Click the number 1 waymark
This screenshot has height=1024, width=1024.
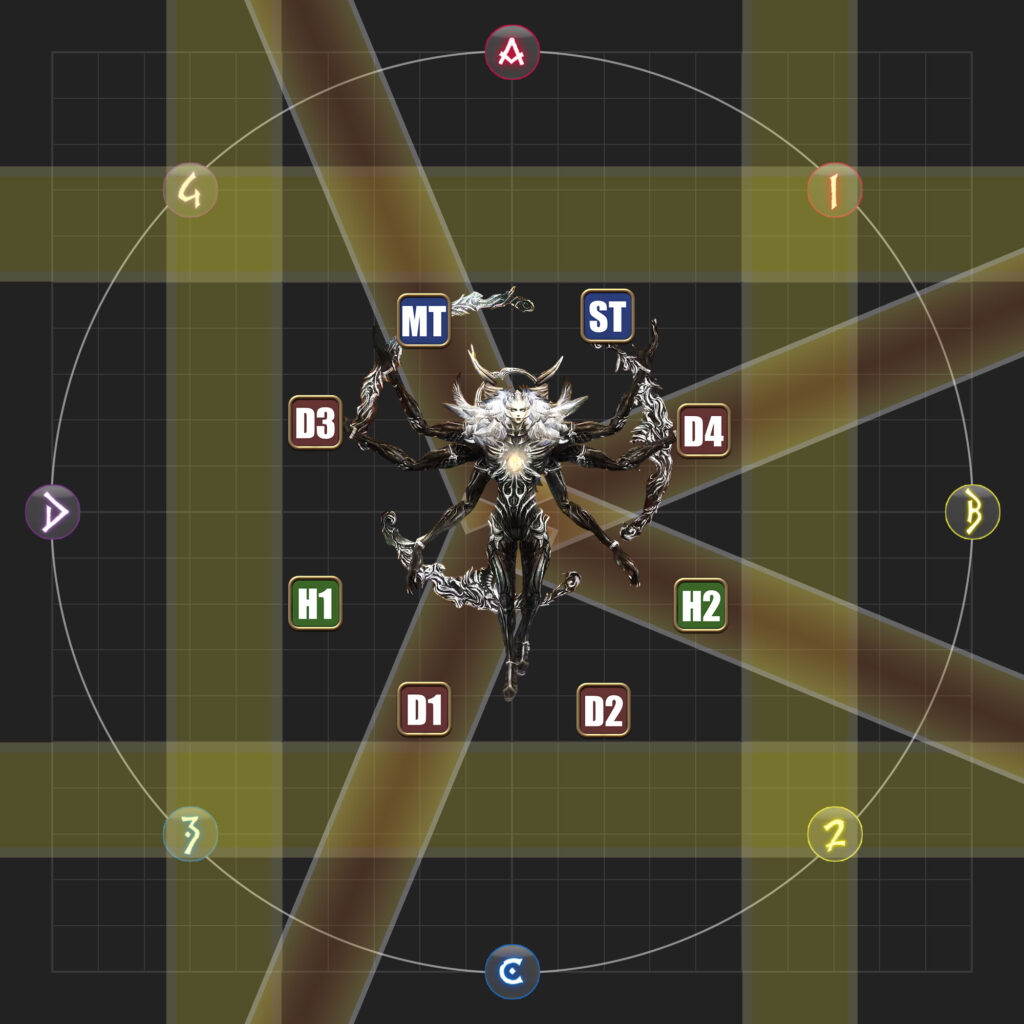point(834,190)
